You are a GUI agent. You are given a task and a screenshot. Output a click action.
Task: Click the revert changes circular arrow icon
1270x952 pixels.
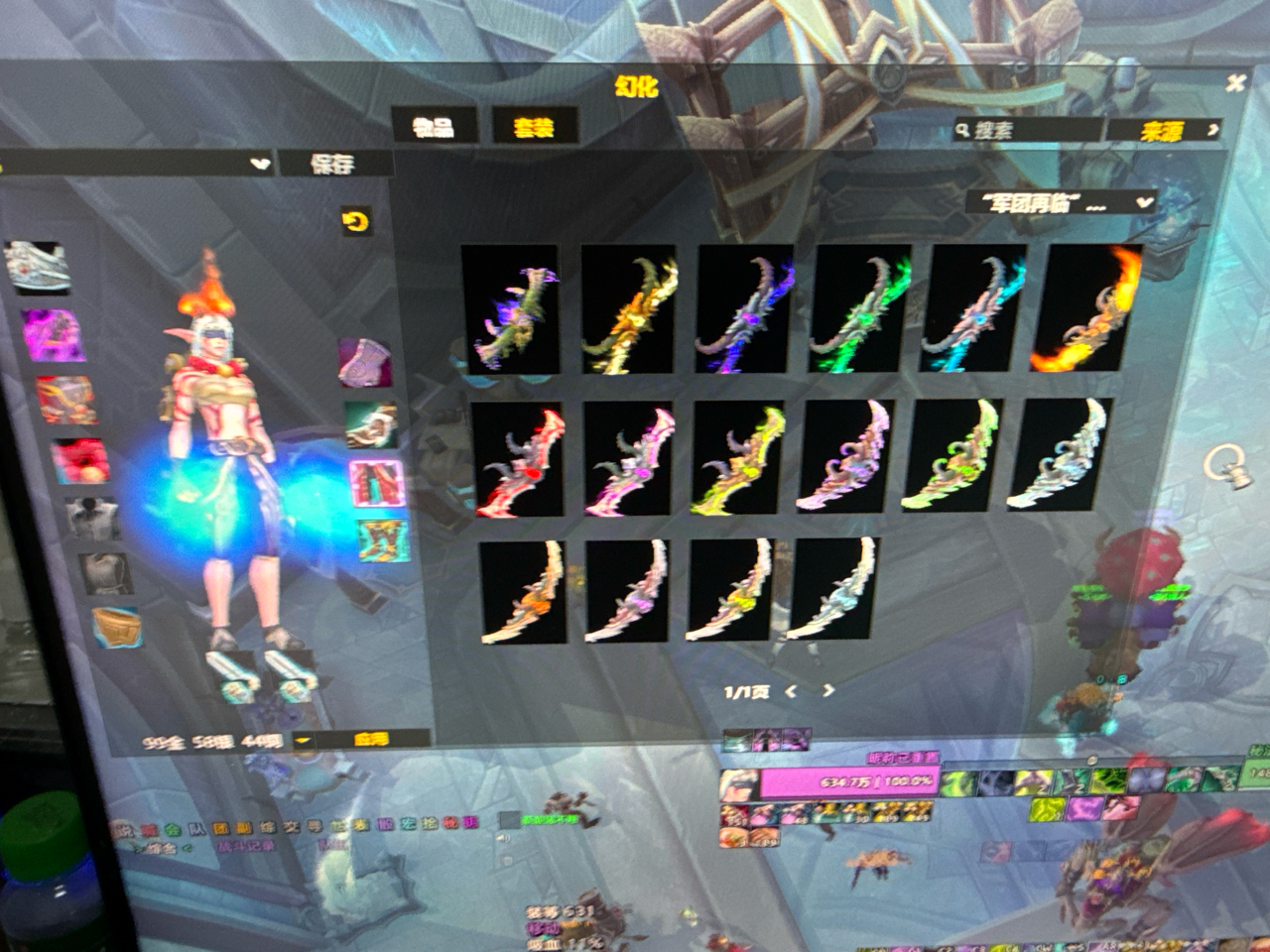pyautogui.click(x=355, y=219)
